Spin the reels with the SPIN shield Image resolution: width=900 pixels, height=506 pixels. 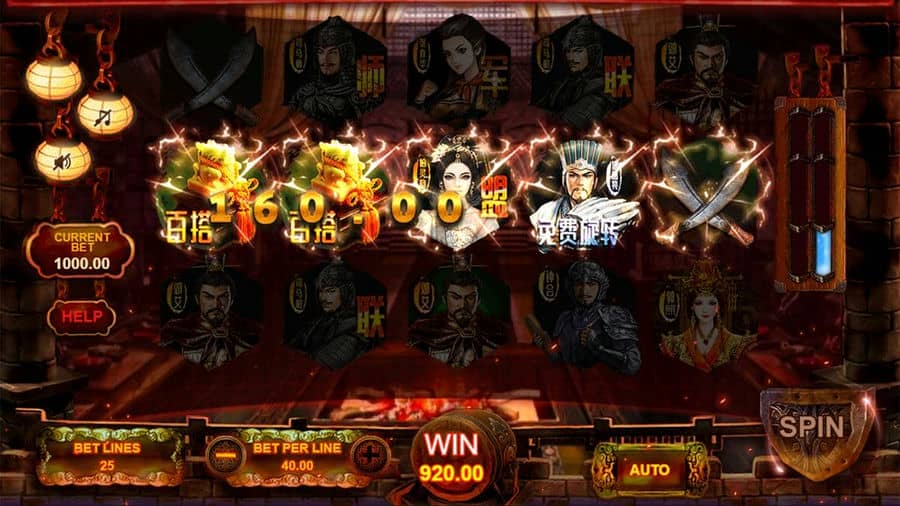click(x=811, y=428)
